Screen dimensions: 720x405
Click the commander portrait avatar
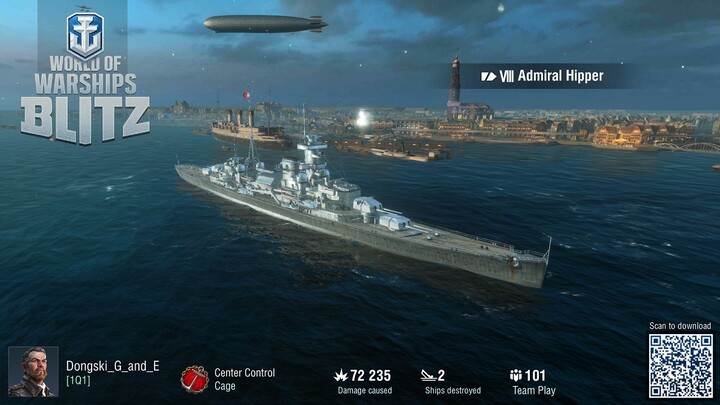tap(32, 372)
